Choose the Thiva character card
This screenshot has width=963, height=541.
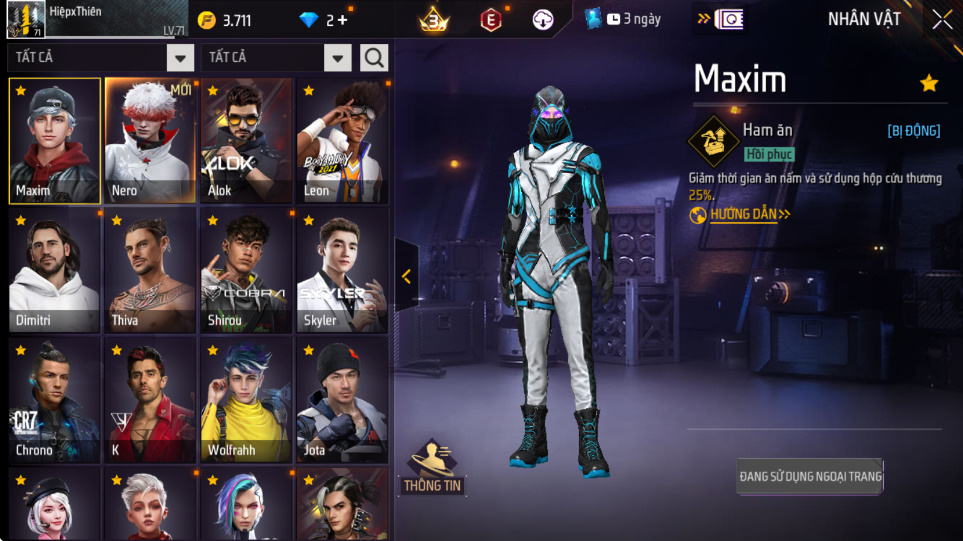point(150,270)
